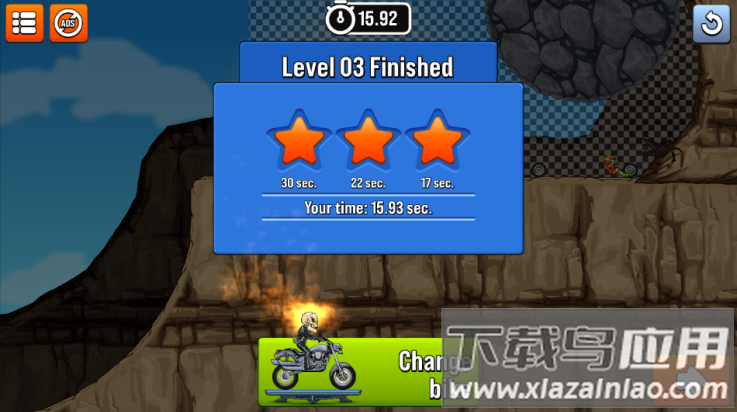Restart the level with the reset arrow
Viewport: 737px width, 412px height.
point(711,23)
